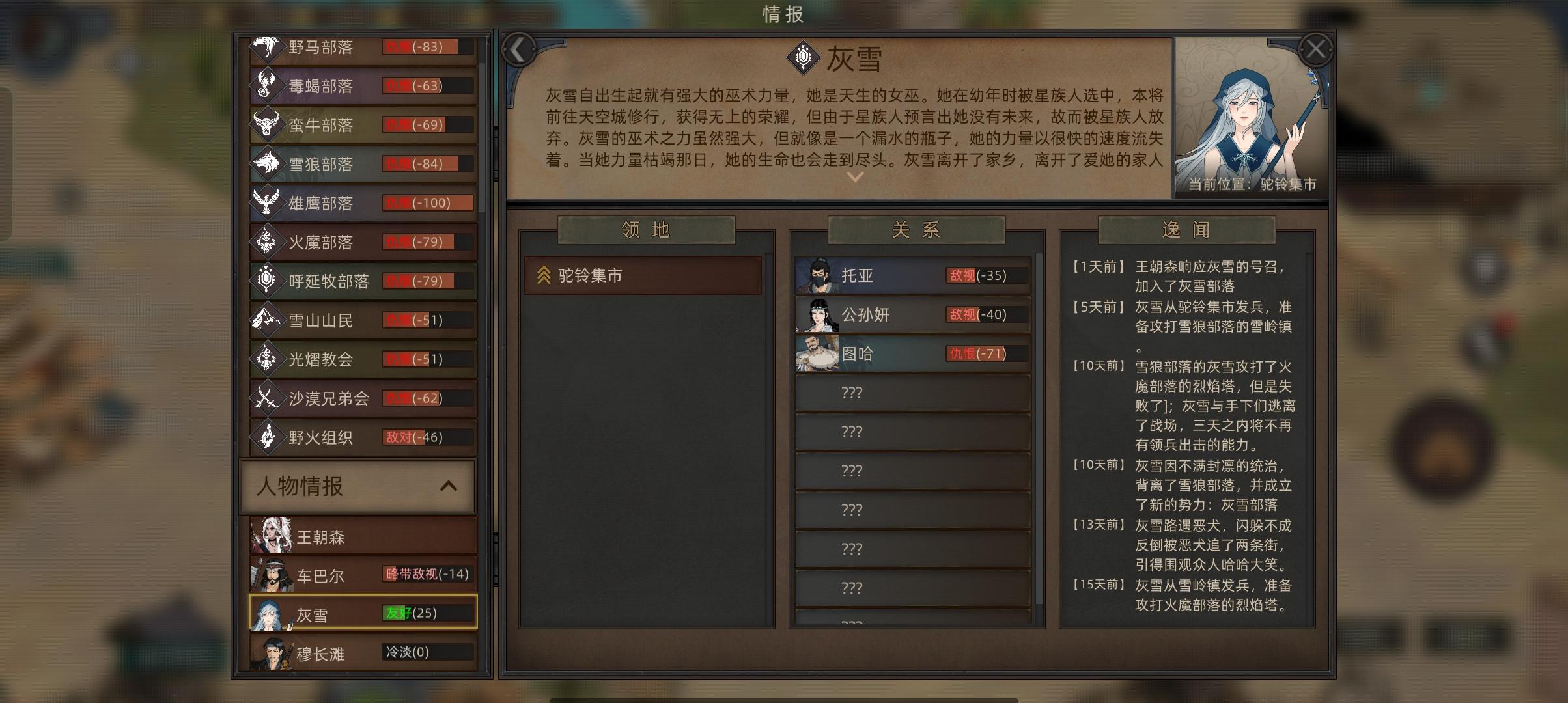Open the 驼铃集市 territory entry
Screen dimensions: 1568x703
pyautogui.click(x=642, y=275)
